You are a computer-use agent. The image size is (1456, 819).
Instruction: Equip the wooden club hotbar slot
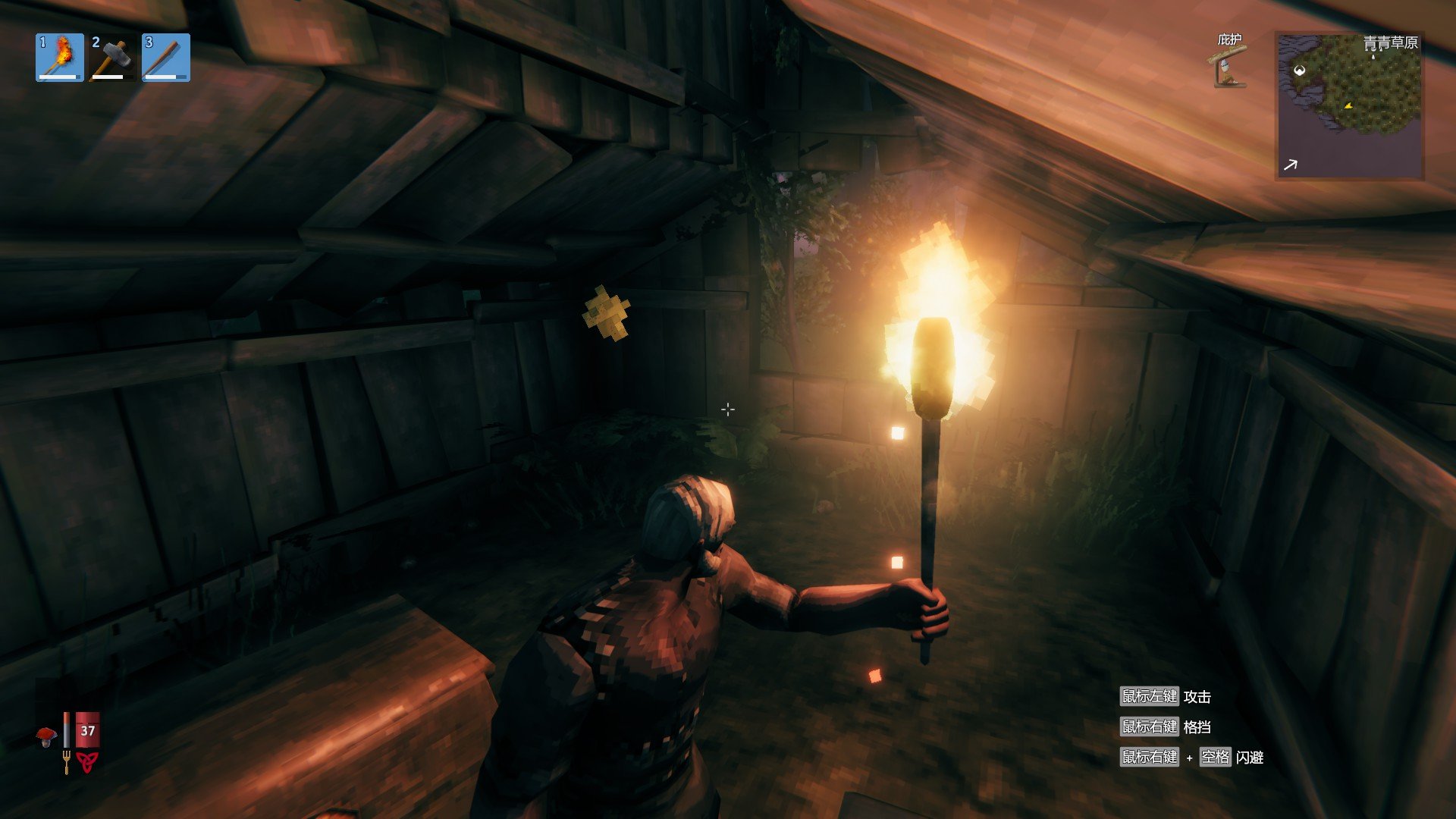(165, 58)
